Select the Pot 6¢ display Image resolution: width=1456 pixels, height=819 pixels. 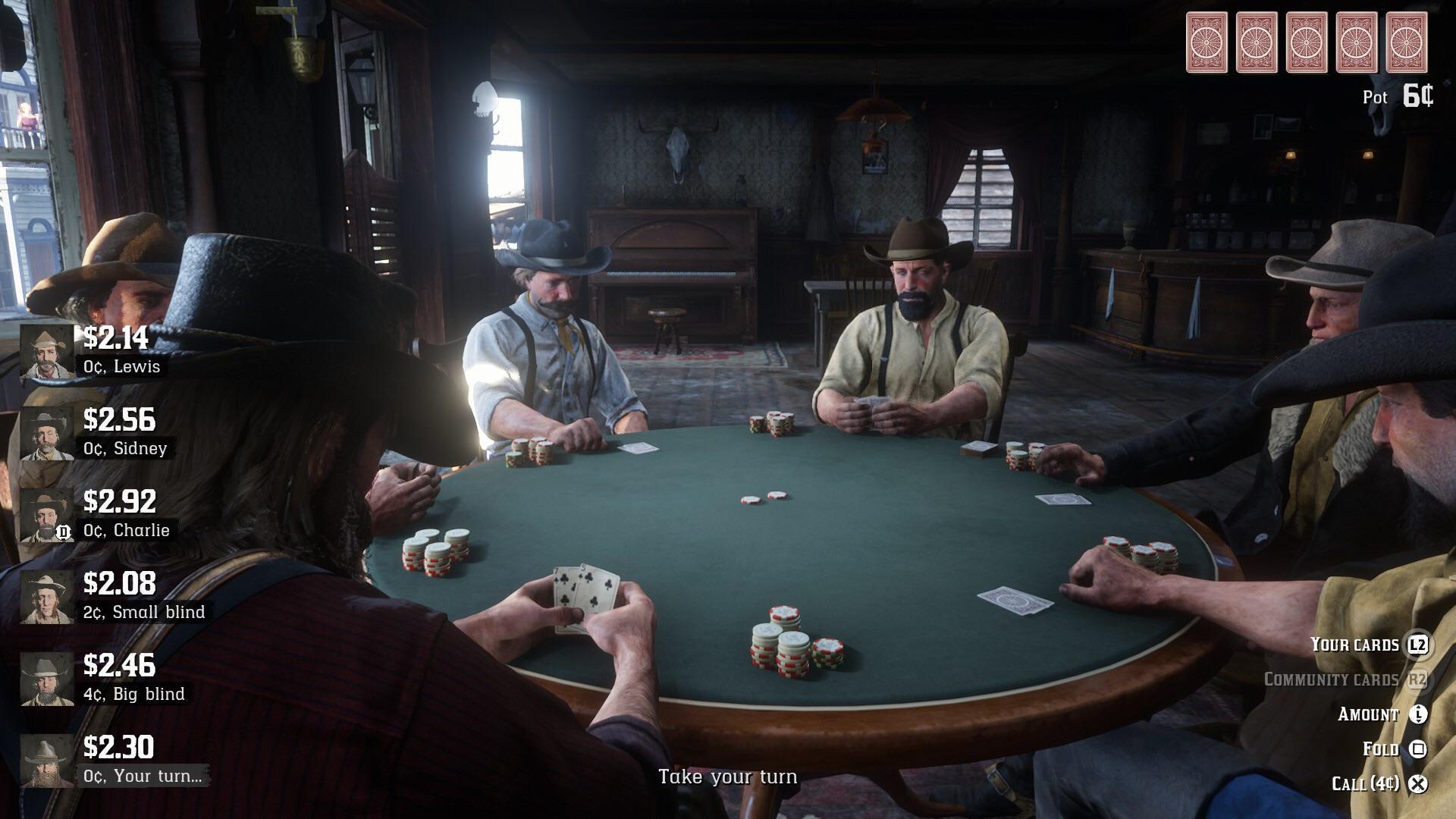pyautogui.click(x=1399, y=97)
